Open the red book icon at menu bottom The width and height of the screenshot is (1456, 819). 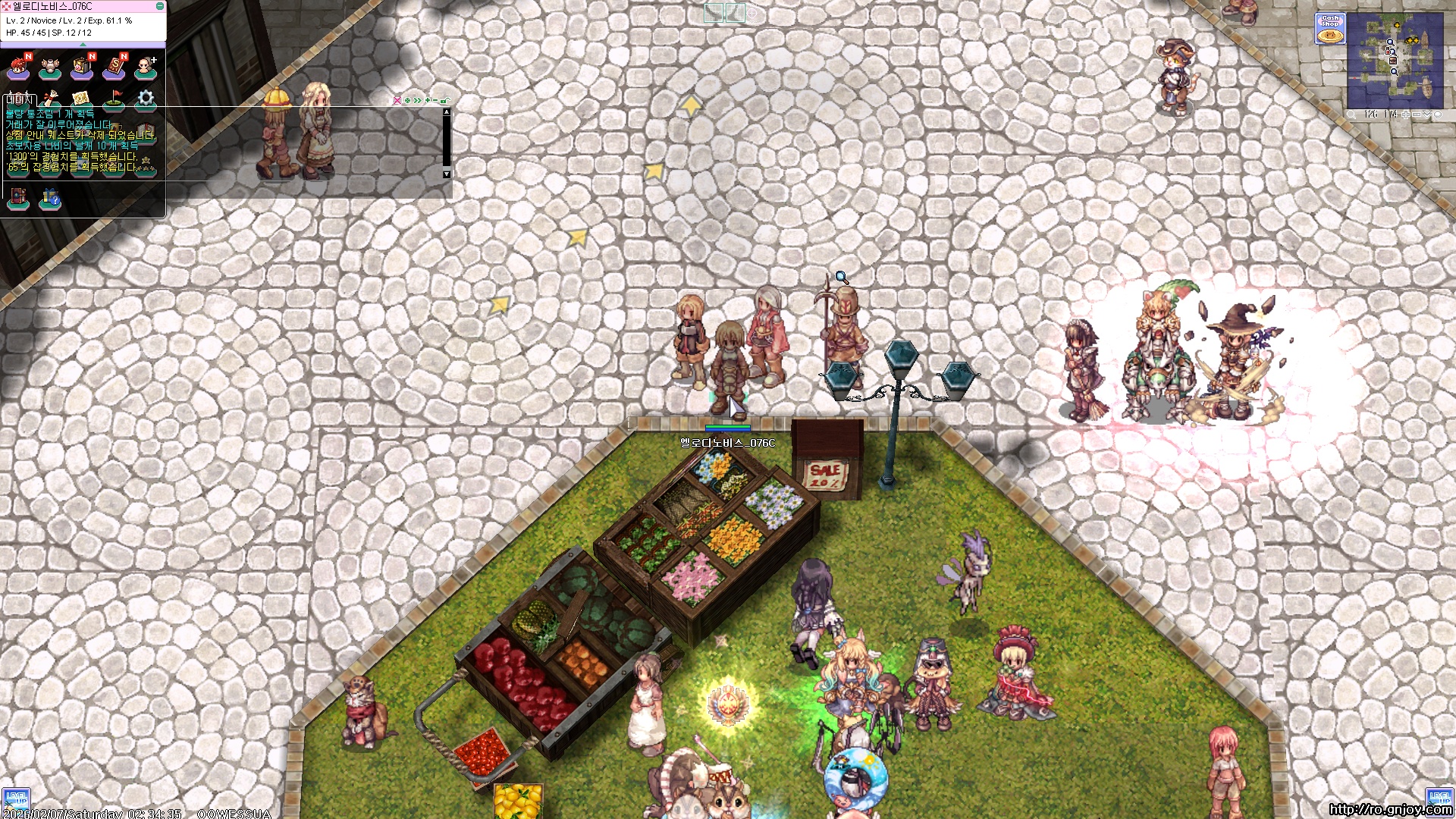(18, 199)
